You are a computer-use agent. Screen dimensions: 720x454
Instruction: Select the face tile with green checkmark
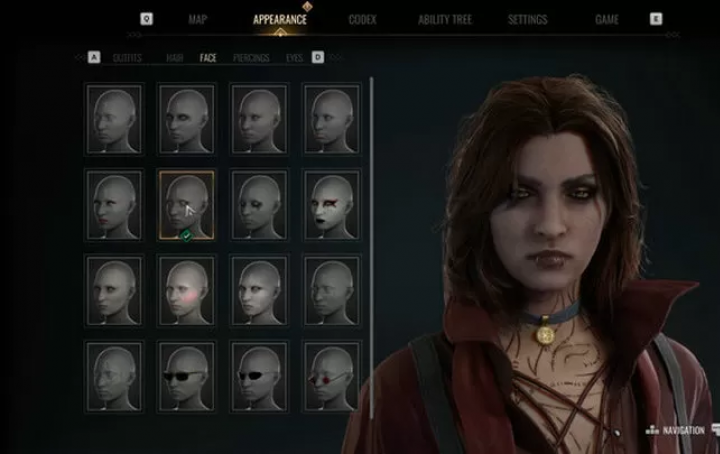coord(186,204)
